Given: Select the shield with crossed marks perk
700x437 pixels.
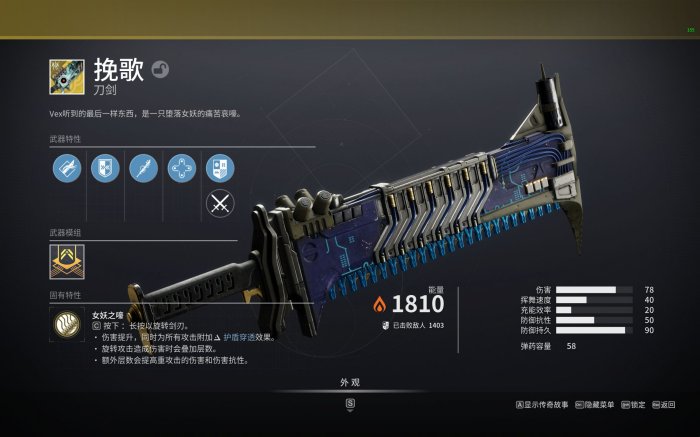Looking at the screenshot, I should coord(105,168).
